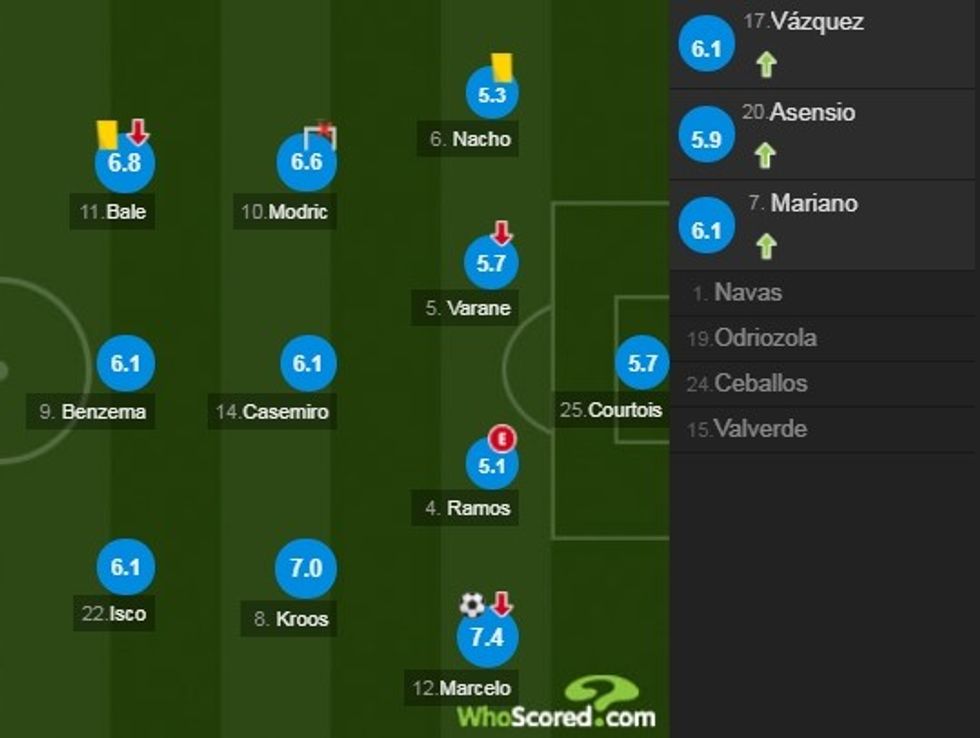Open Ramos' 5.1 rating bubble
Viewport: 980px width, 738px height.
492,464
